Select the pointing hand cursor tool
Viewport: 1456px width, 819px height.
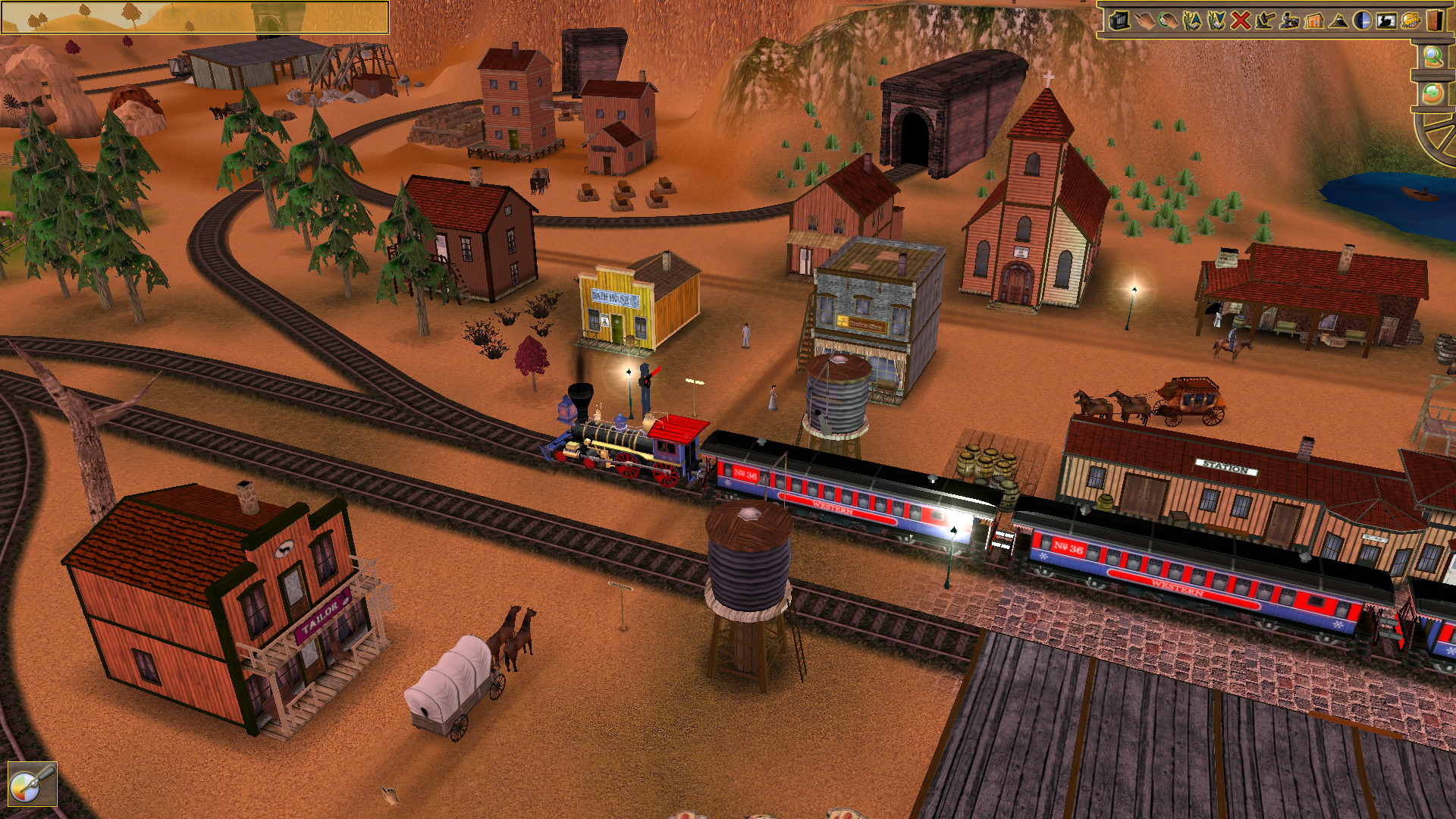[x=1144, y=21]
